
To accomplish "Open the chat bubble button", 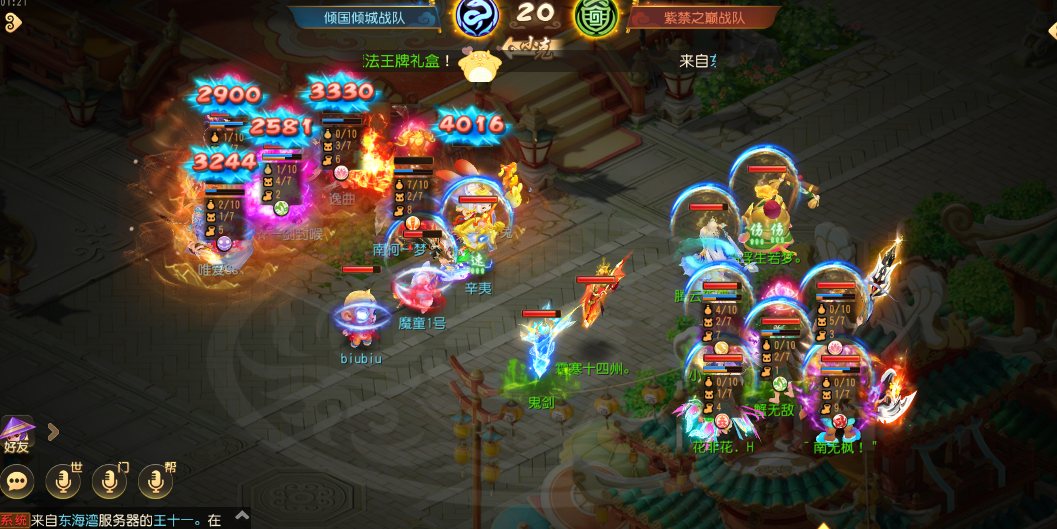I will [x=18, y=482].
